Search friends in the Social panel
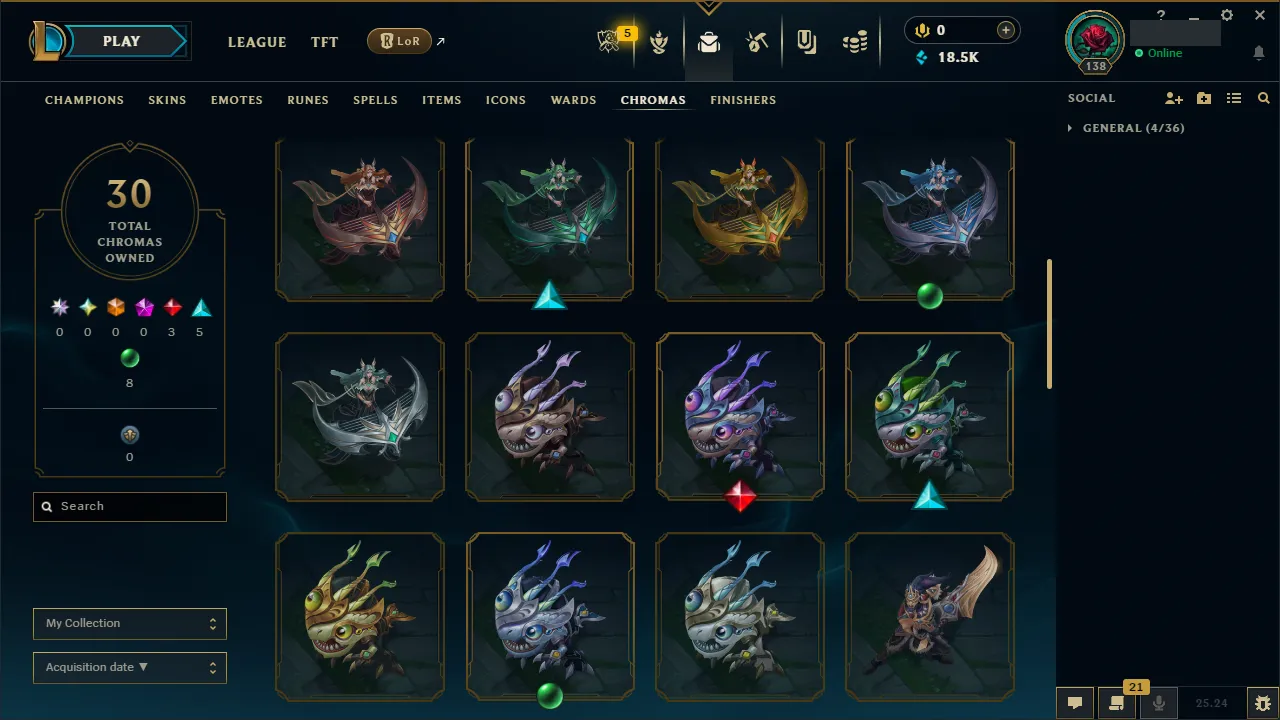Viewport: 1280px width, 720px height. point(1263,97)
